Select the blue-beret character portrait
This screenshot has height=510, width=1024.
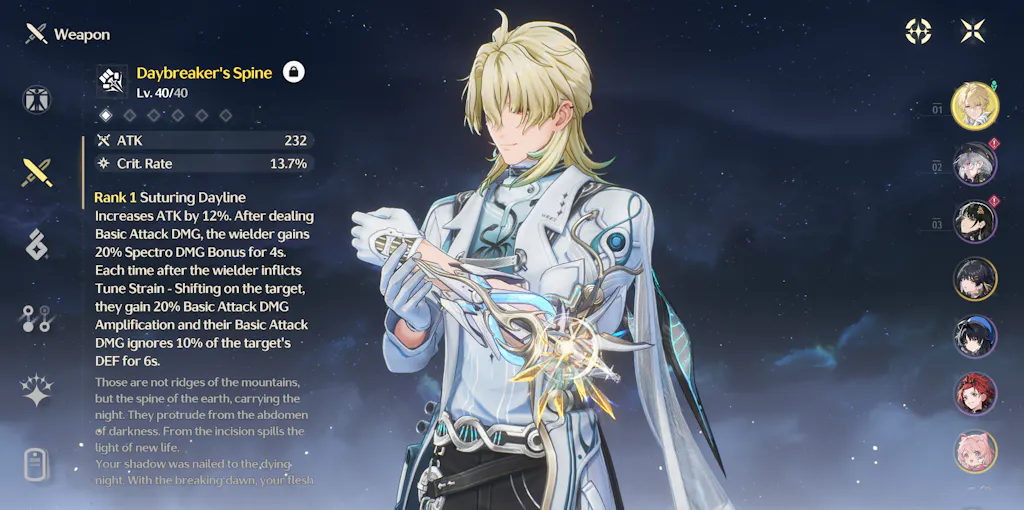click(974, 336)
